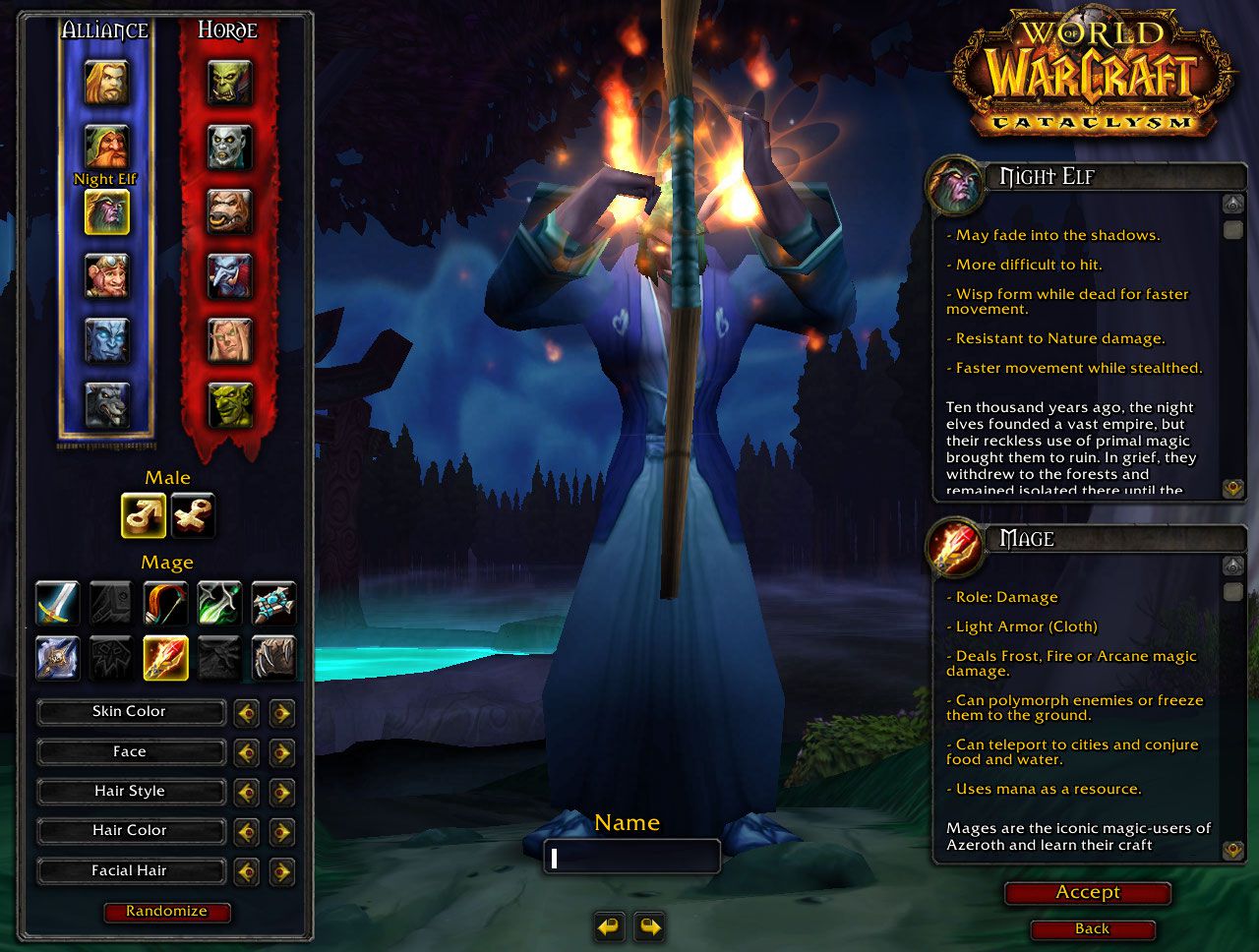Image resolution: width=1259 pixels, height=952 pixels.
Task: Choose the Tauren race portrait
Action: pyautogui.click(x=229, y=211)
